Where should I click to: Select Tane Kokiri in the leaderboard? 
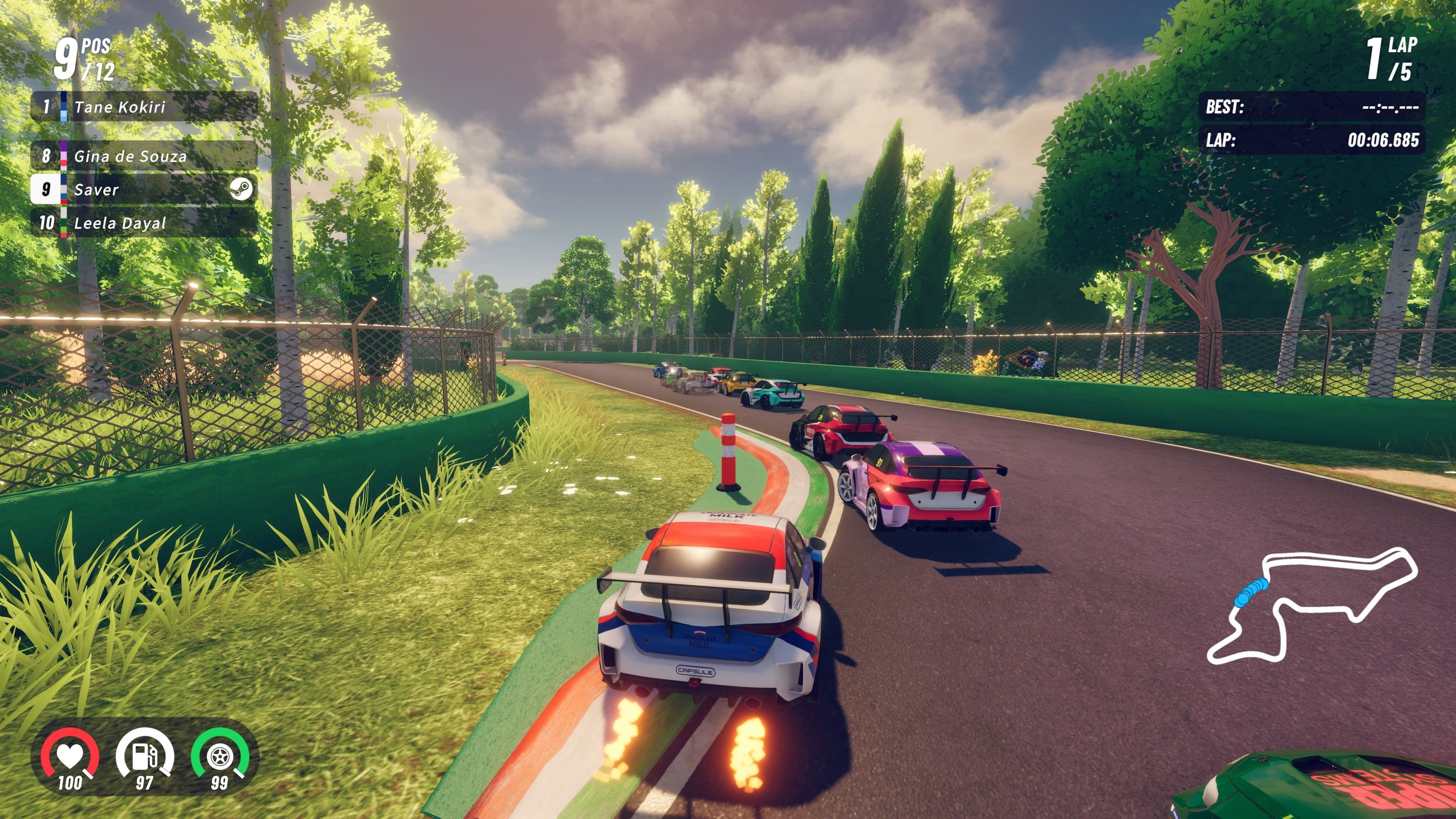click(144, 106)
